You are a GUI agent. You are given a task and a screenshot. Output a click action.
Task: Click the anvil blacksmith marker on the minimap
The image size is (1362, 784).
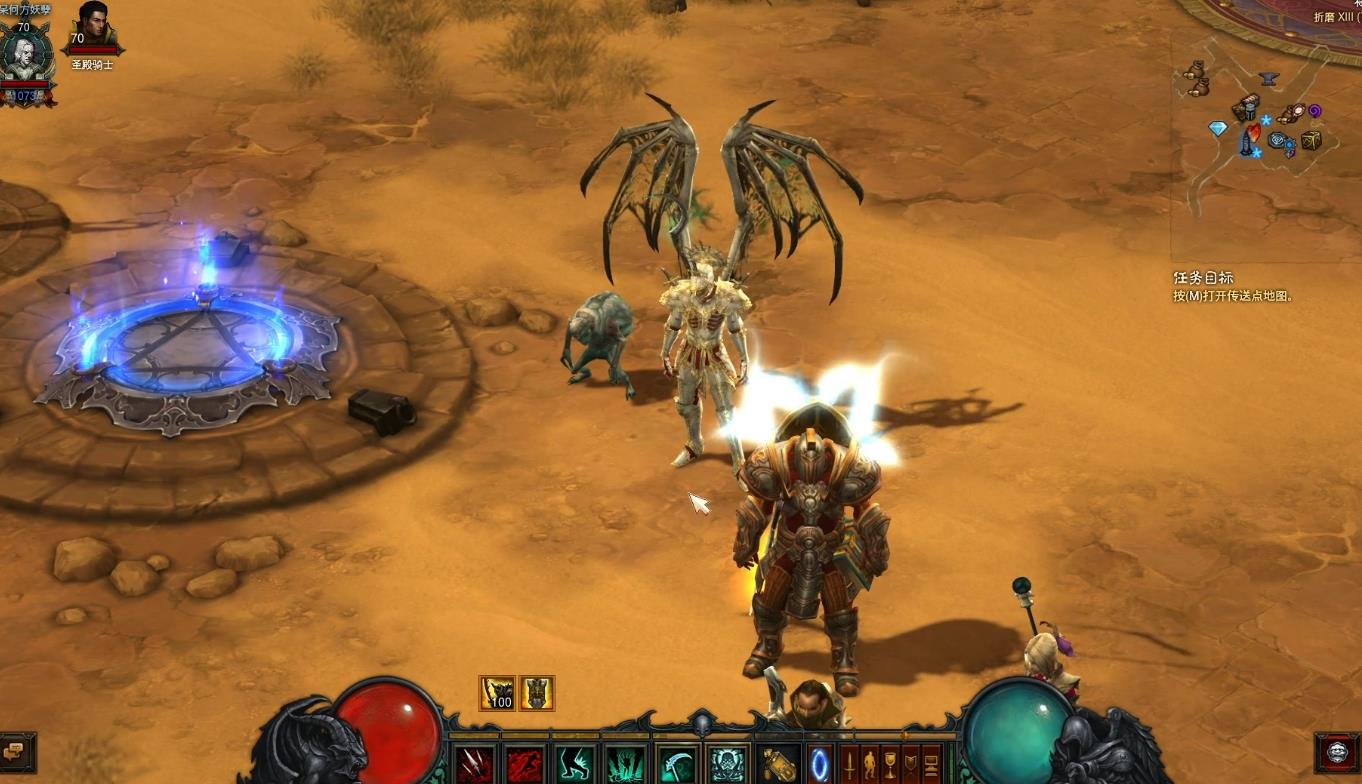click(x=1269, y=78)
